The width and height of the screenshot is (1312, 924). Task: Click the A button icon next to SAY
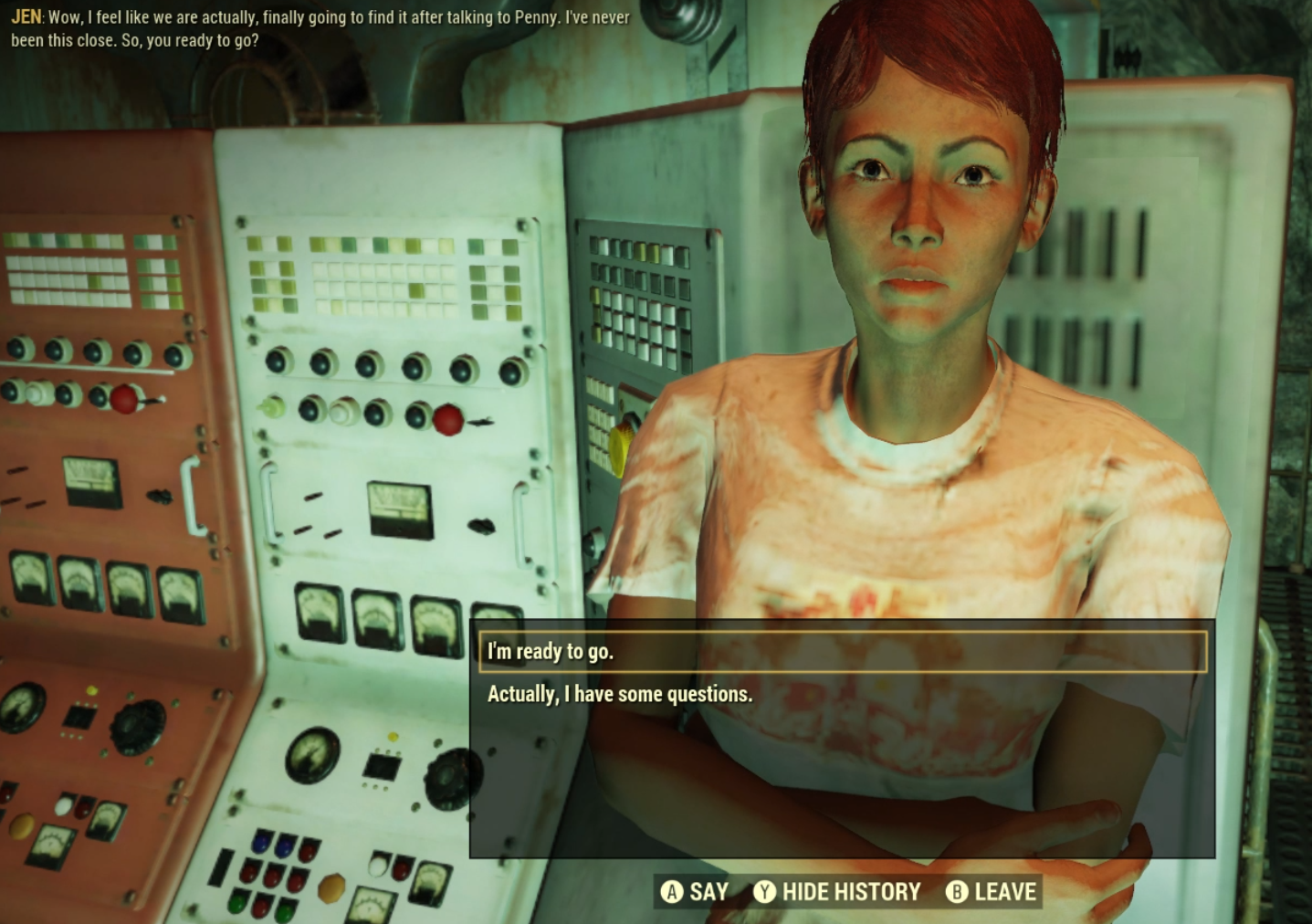pyautogui.click(x=671, y=891)
